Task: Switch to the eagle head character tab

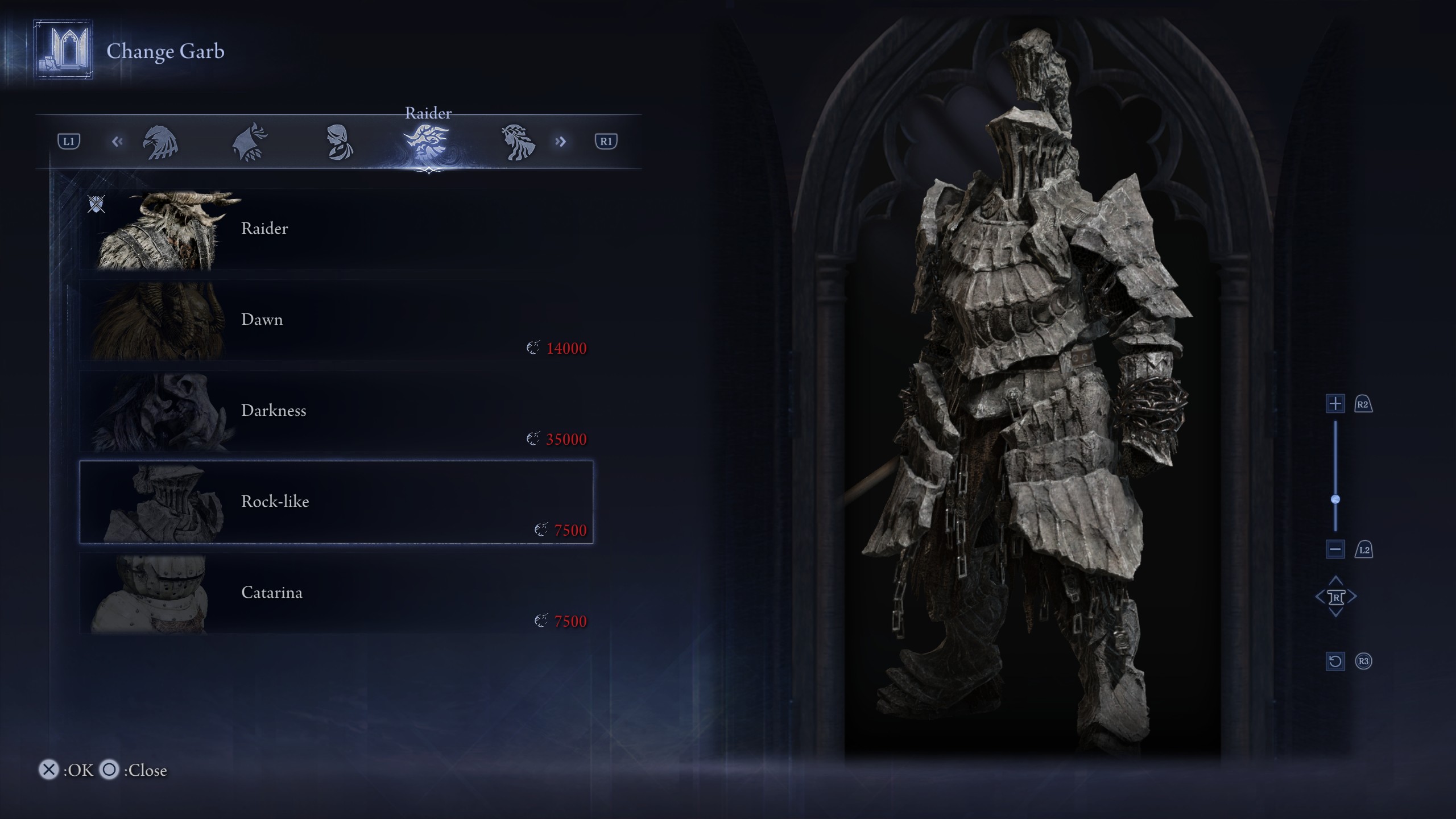Action: 160,142
